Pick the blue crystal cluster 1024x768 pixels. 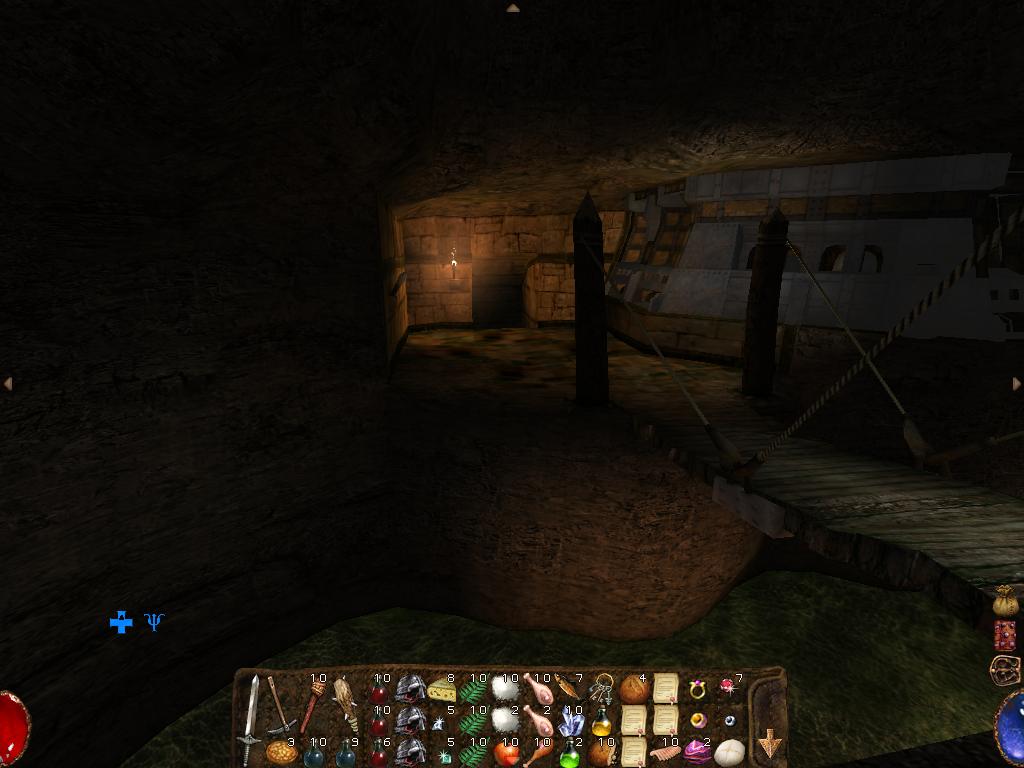(x=570, y=721)
